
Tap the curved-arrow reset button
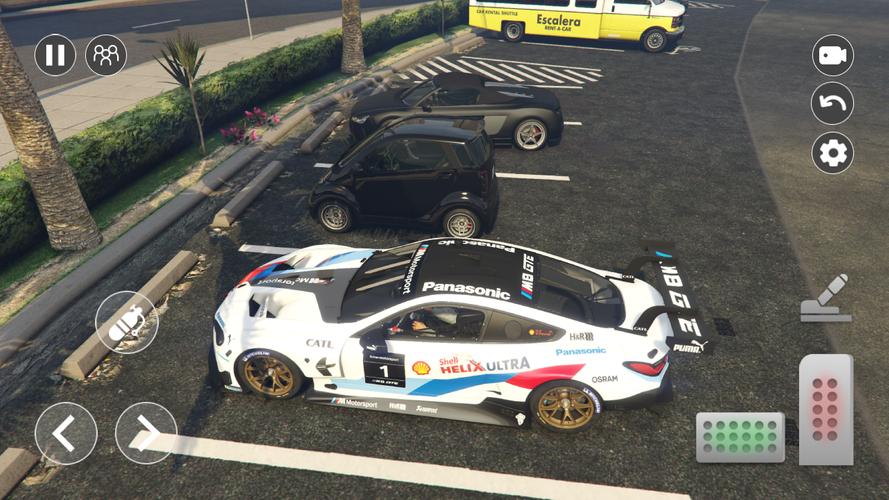pyautogui.click(x=832, y=103)
